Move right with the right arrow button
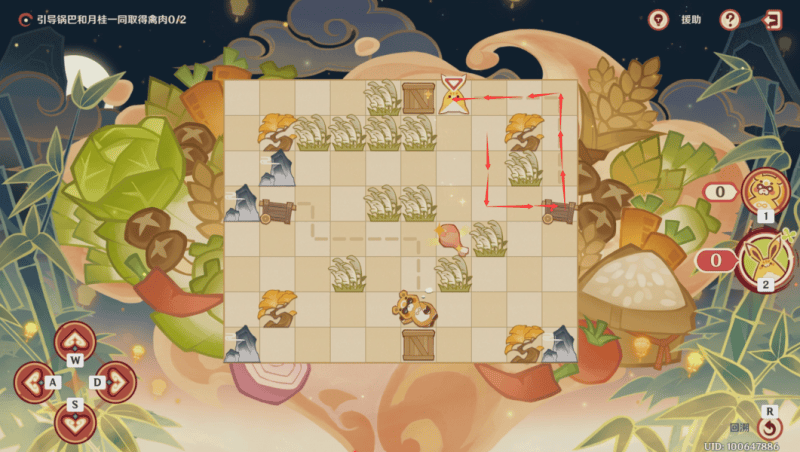This screenshot has width=800, height=452. [x=116, y=381]
